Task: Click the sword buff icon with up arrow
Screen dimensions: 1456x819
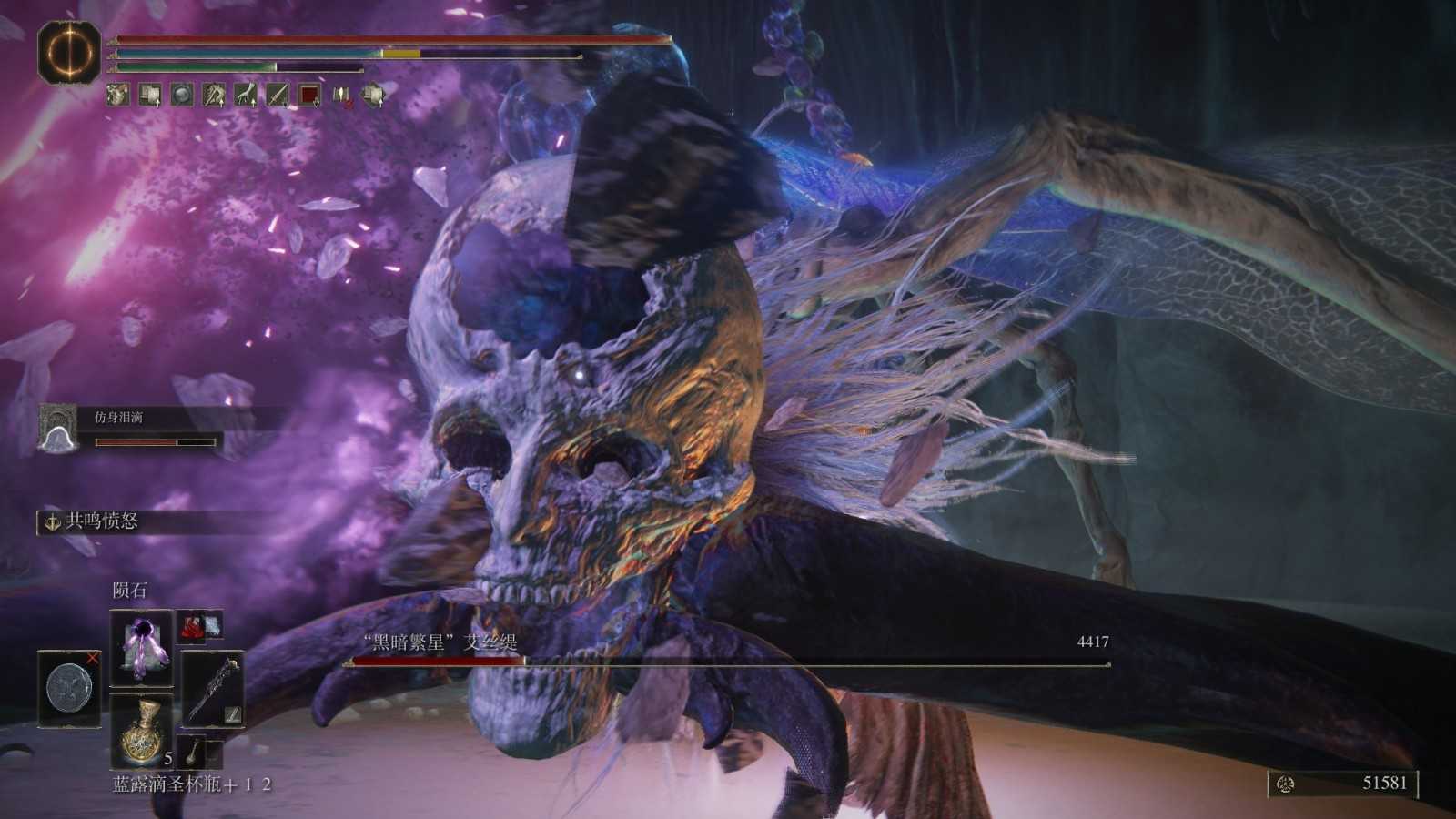Action: click(x=277, y=95)
